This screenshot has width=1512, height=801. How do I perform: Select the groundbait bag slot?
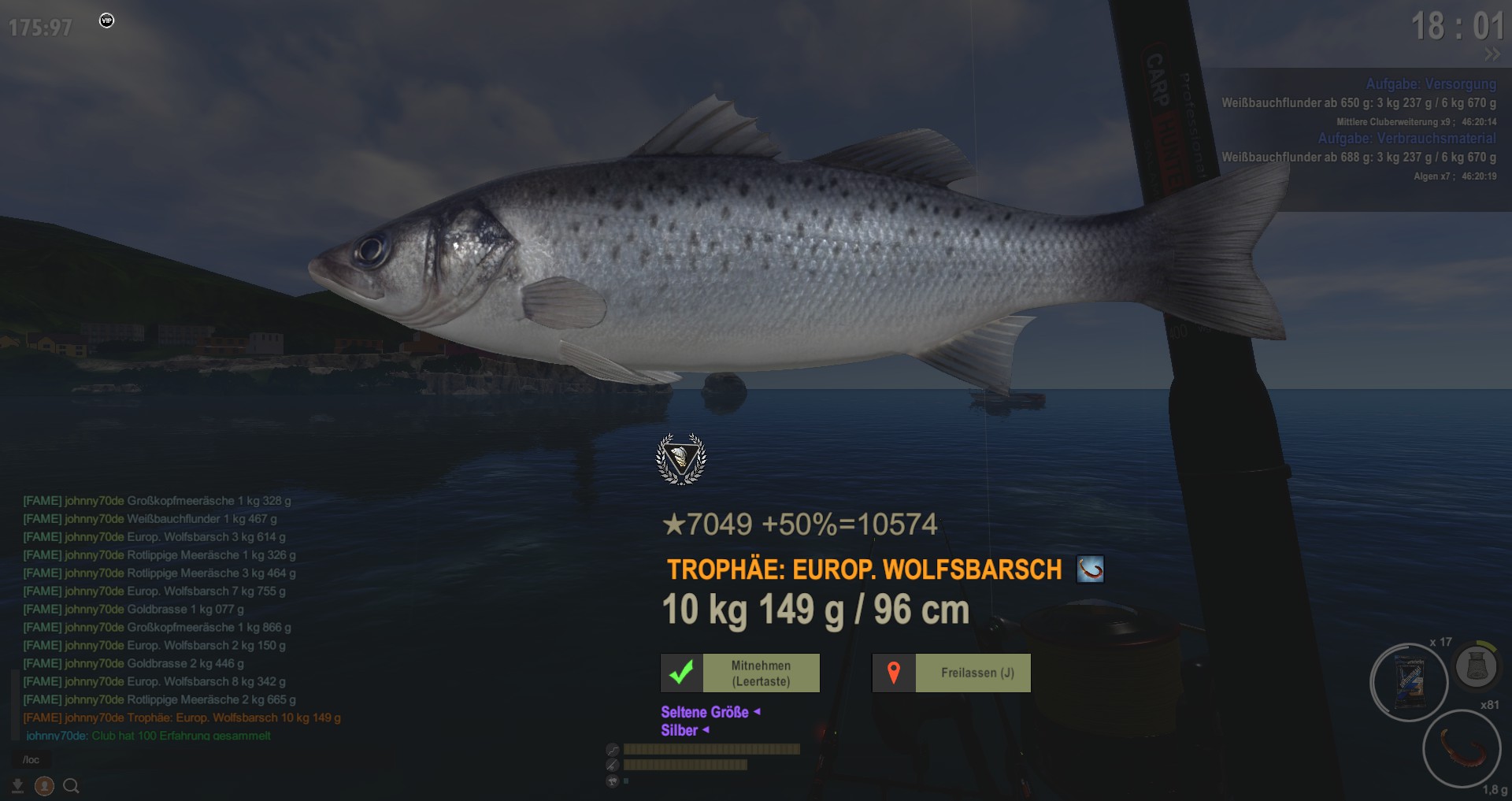1409,682
